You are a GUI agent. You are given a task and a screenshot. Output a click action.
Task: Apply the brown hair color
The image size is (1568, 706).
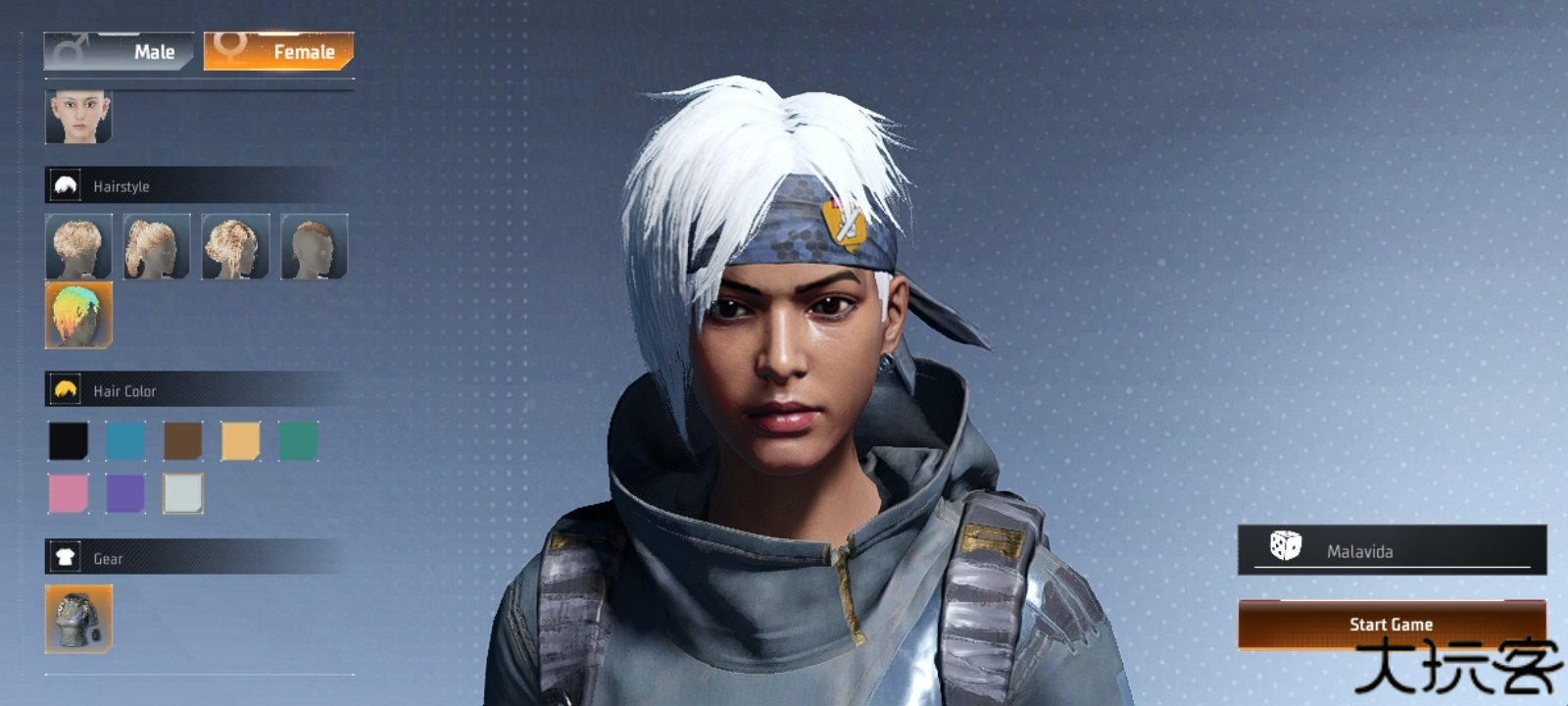click(183, 441)
